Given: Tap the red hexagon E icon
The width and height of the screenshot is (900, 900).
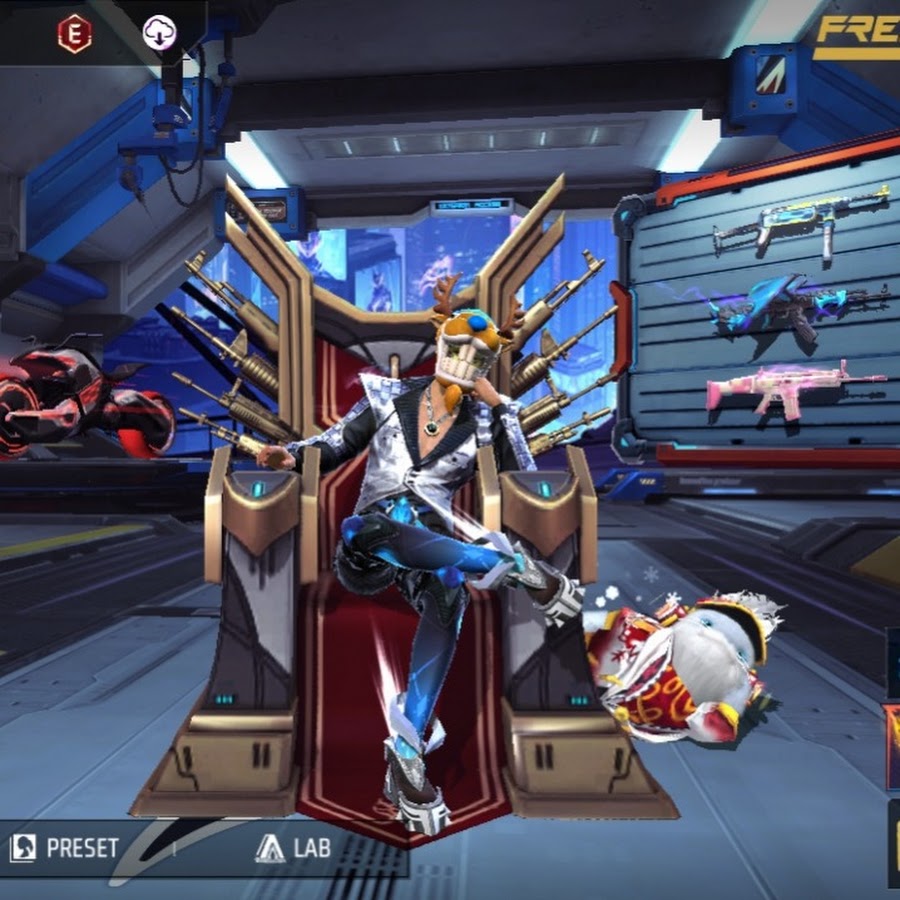Looking at the screenshot, I should pyautogui.click(x=74, y=34).
